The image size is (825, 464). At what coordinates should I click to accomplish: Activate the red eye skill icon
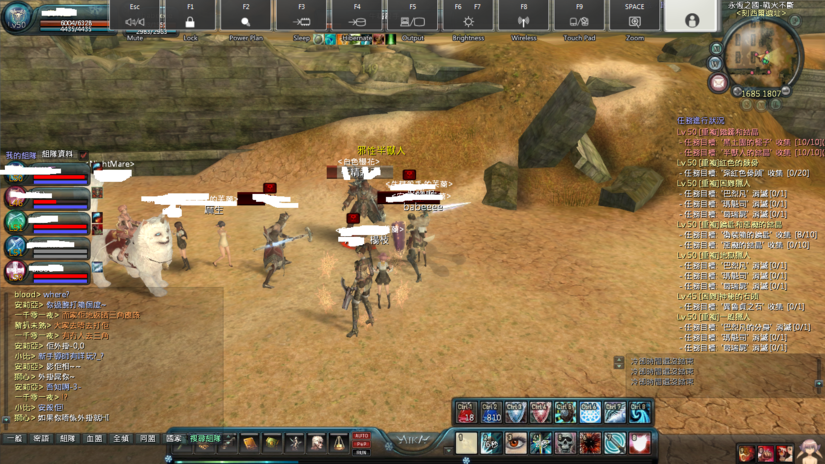pos(515,441)
